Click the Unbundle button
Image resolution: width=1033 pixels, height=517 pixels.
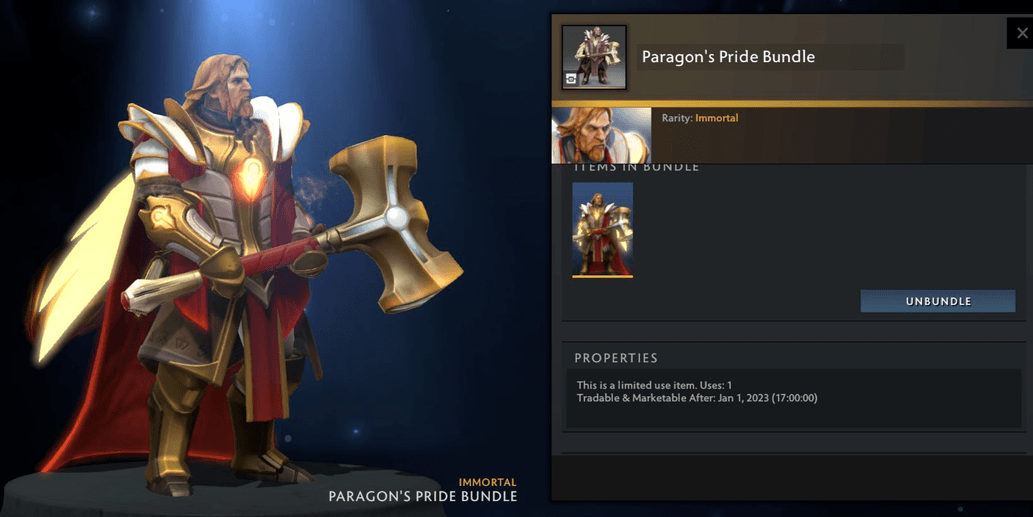937,301
